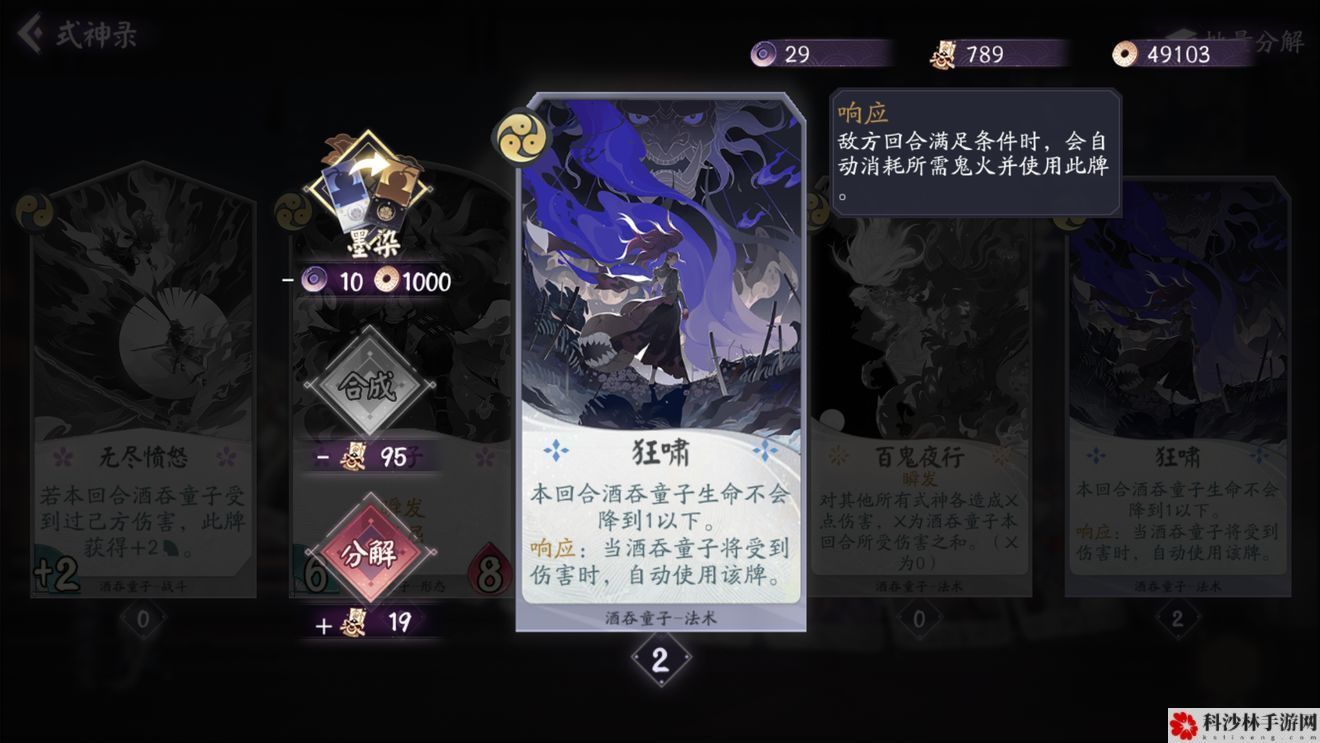Click the 鬼火票 currency icon showing 789
The width and height of the screenshot is (1320, 743).
[x=941, y=54]
